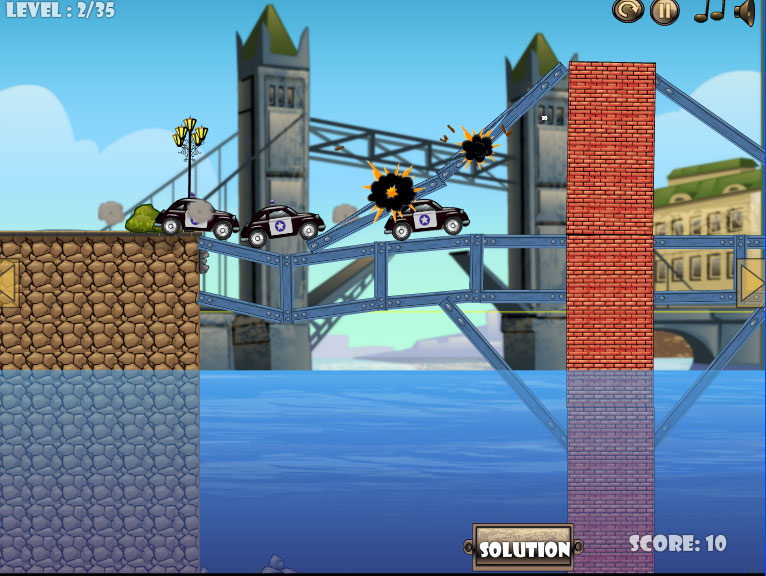The height and width of the screenshot is (576, 766).
Task: Click the right scroll arrow
Action: [x=753, y=283]
